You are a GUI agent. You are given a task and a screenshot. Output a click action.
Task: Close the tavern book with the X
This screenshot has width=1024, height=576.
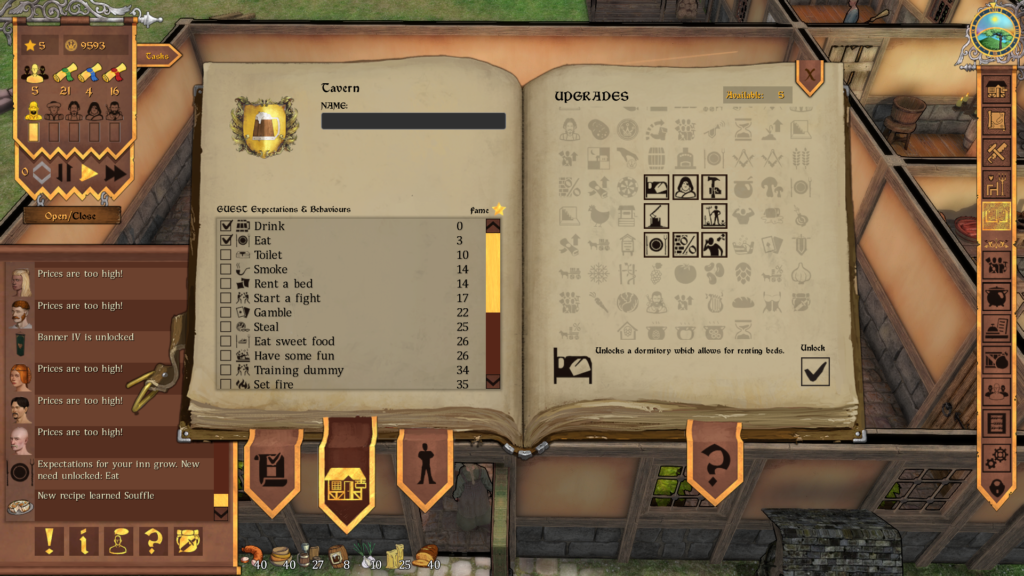(808, 74)
